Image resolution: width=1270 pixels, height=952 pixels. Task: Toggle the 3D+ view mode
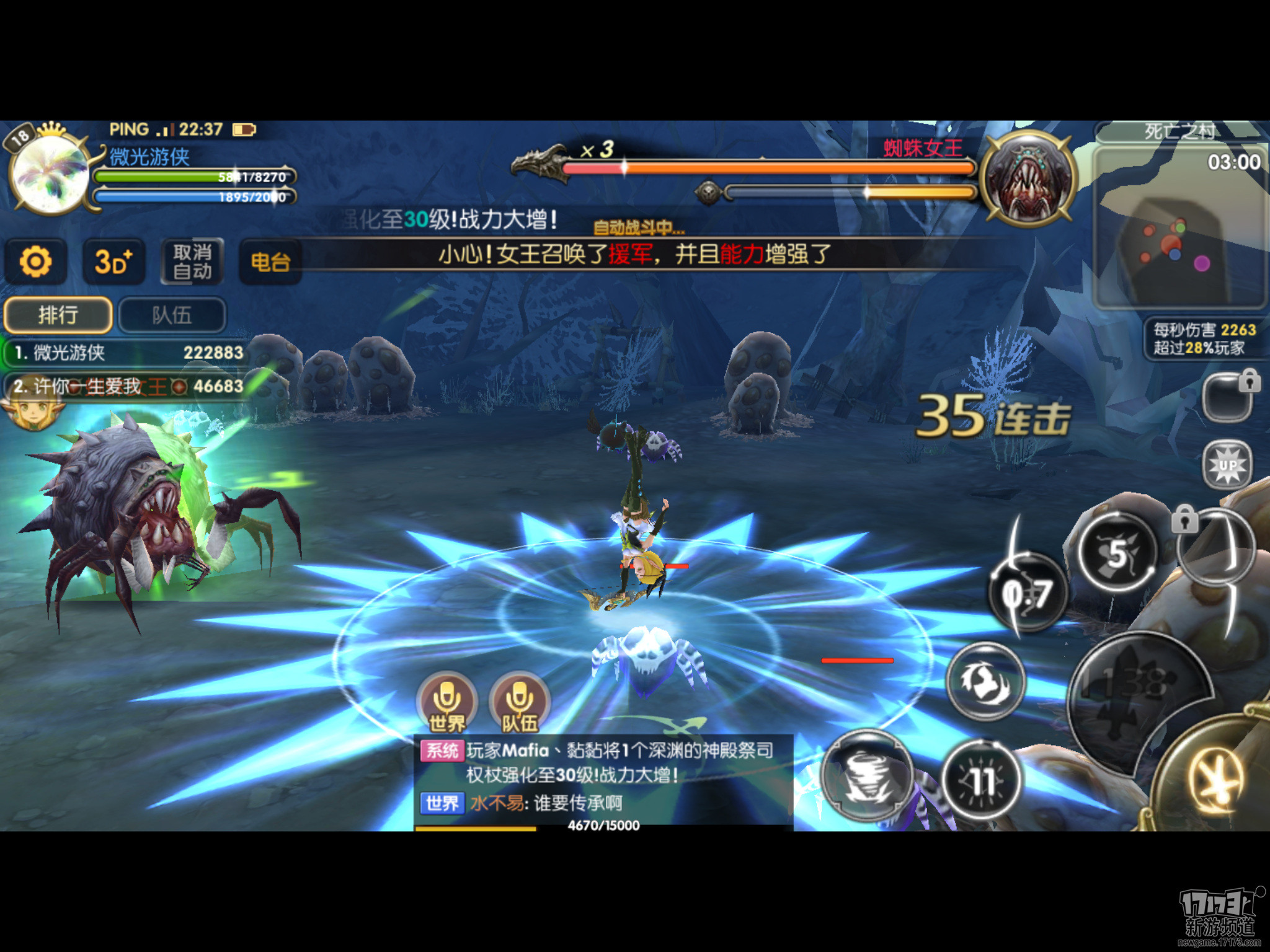click(113, 262)
